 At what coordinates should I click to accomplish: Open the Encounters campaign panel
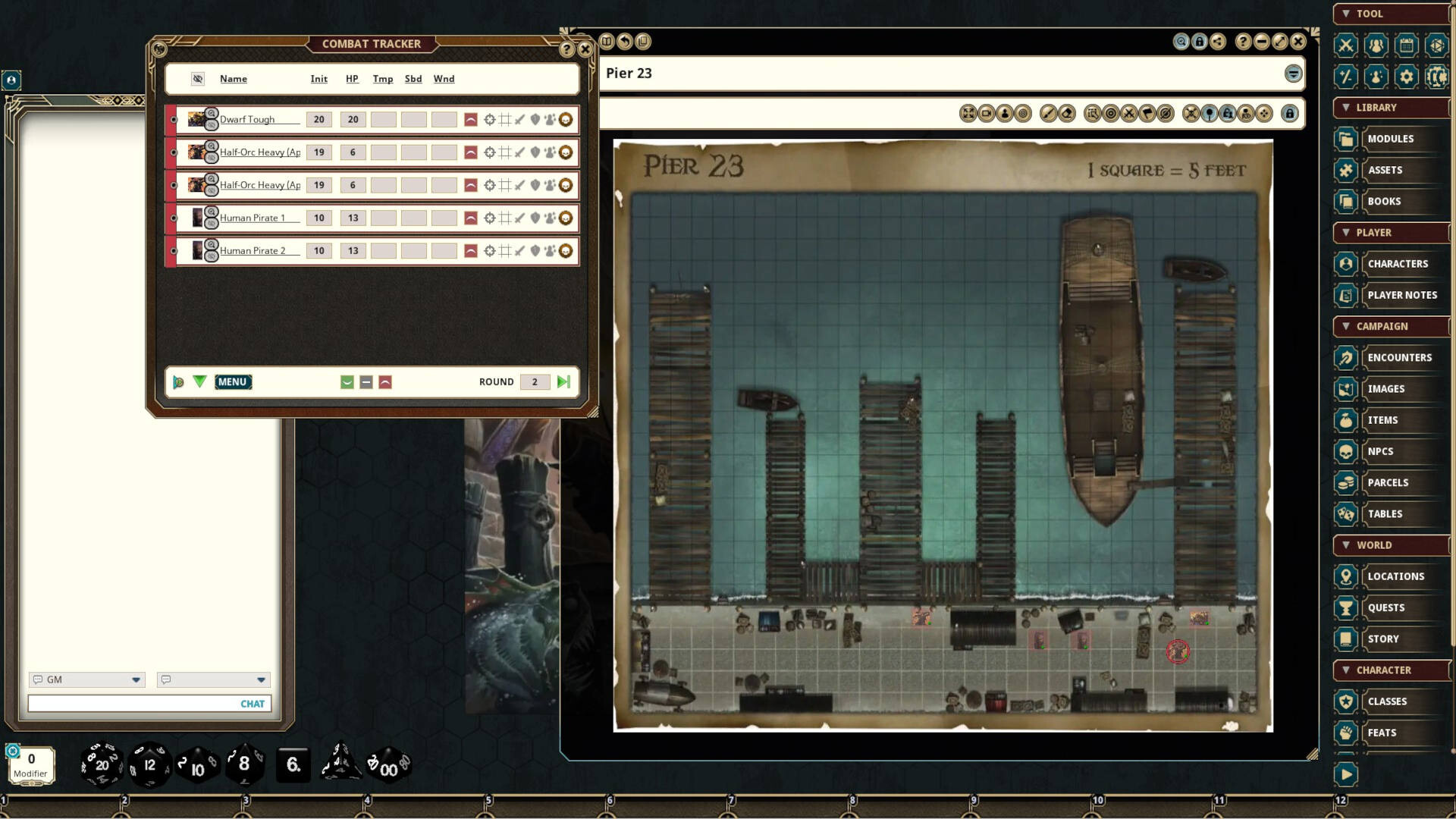(1399, 357)
